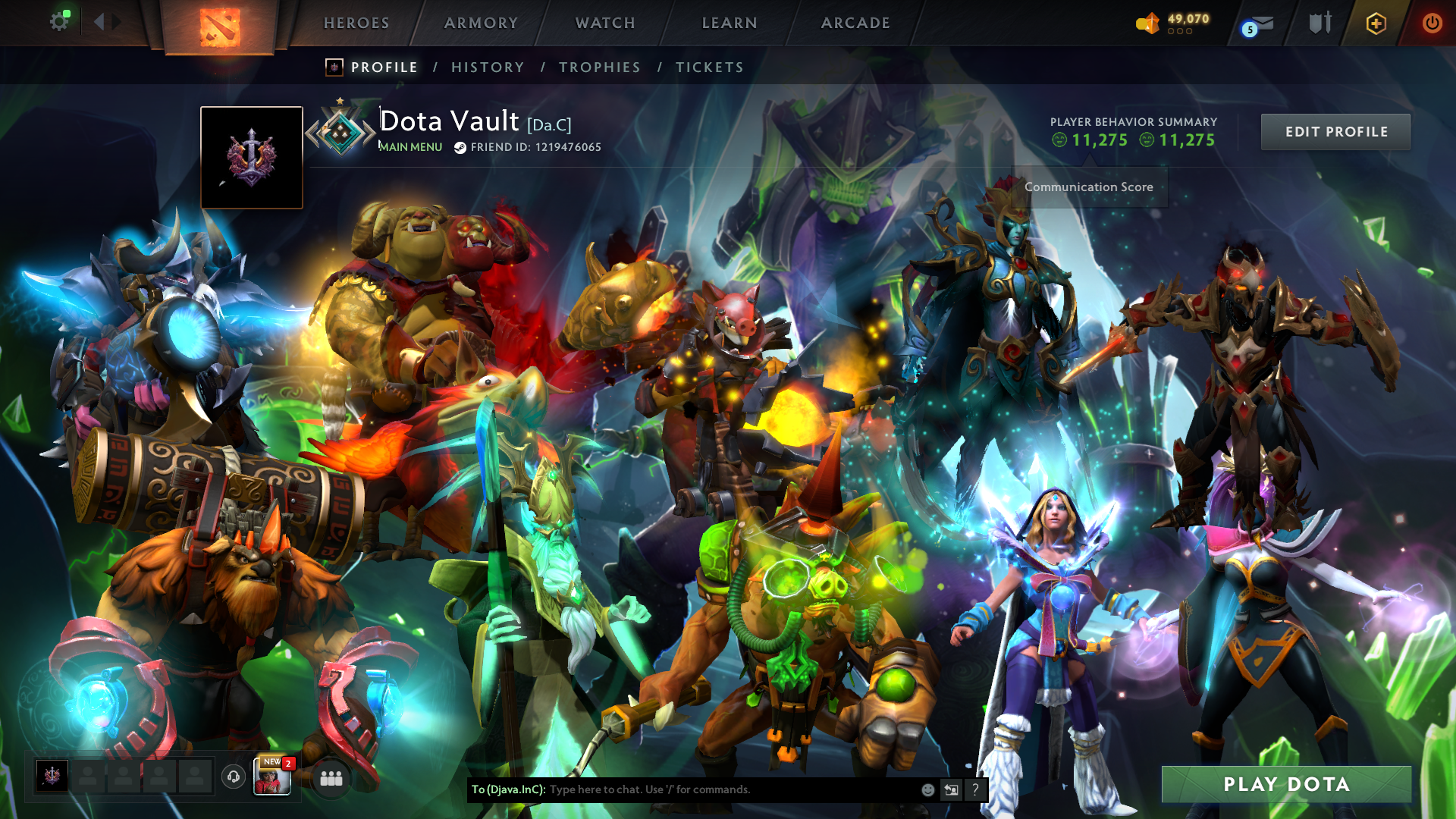Open the shield and sword armory icon
The image size is (1456, 819).
coord(1319,24)
